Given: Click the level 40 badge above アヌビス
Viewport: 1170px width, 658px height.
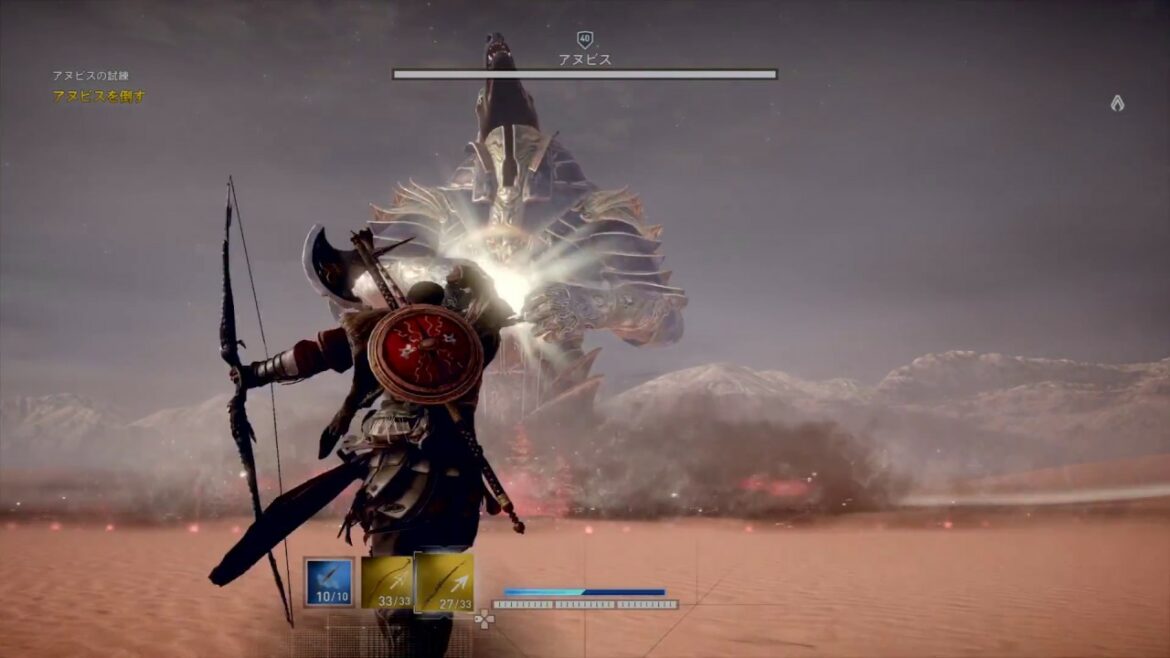Looking at the screenshot, I should pyautogui.click(x=585, y=40).
